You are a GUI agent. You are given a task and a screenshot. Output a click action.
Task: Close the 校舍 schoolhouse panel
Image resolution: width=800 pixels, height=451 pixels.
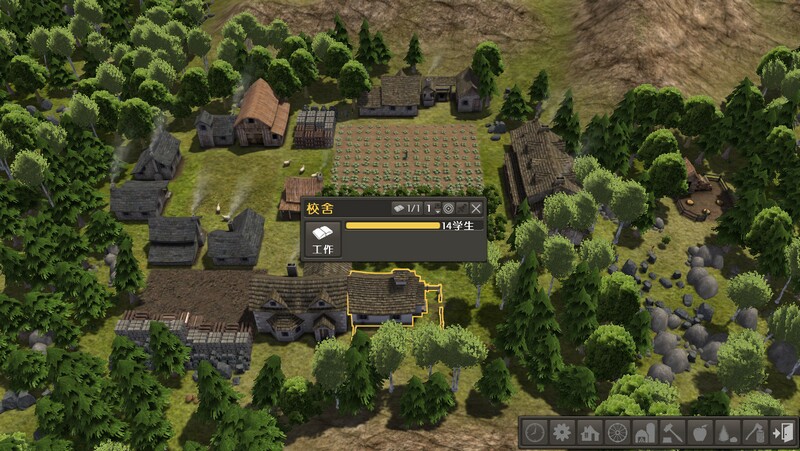point(477,209)
